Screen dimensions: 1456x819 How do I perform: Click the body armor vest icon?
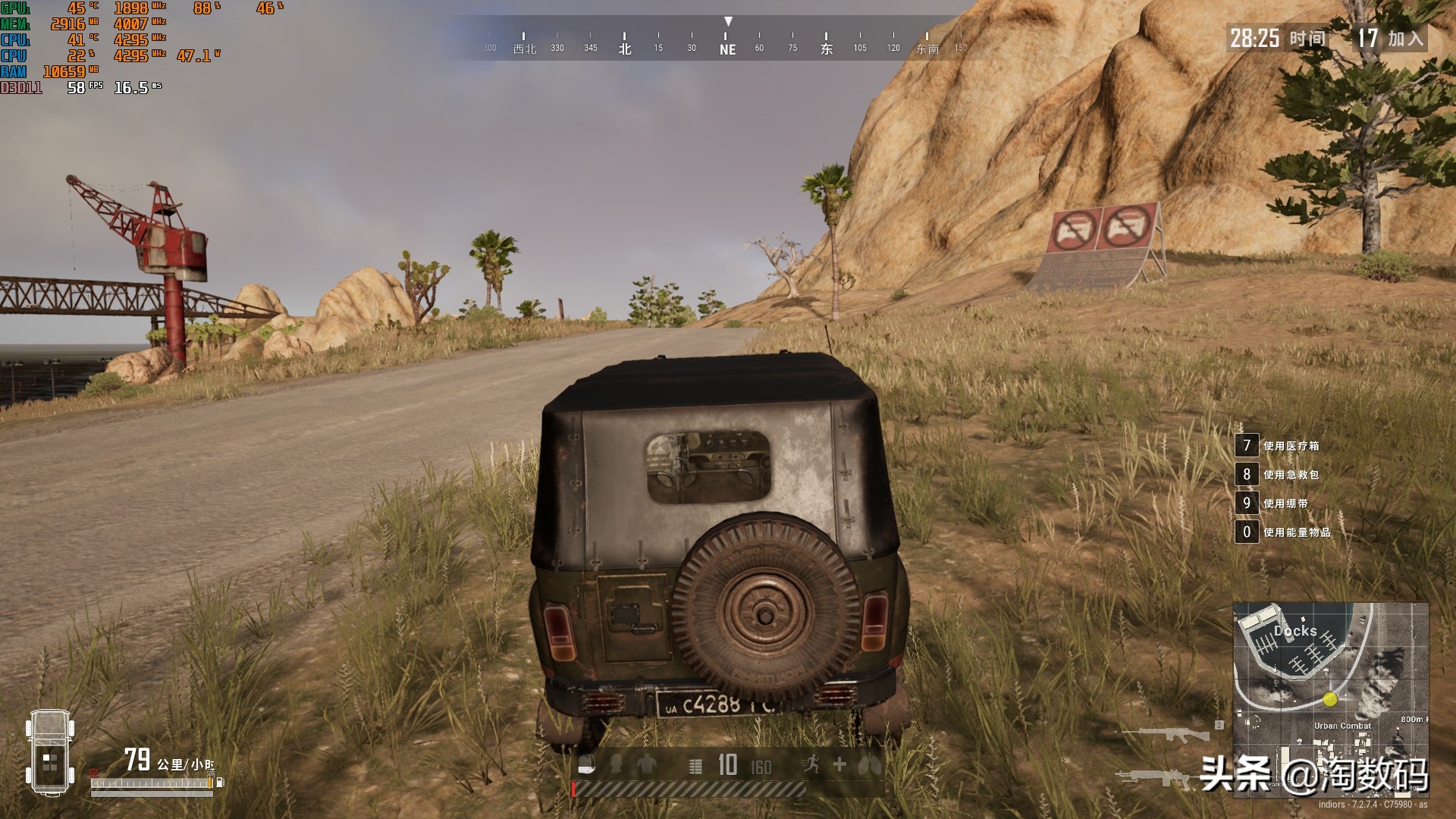point(646,764)
